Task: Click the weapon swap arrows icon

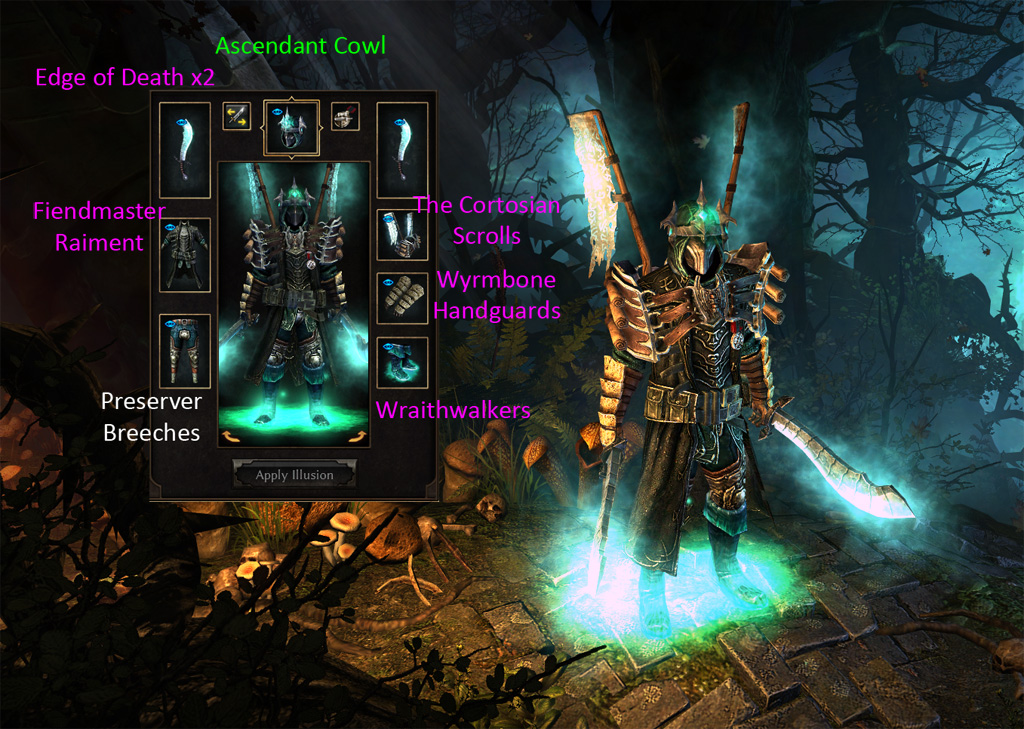Action: point(237,116)
